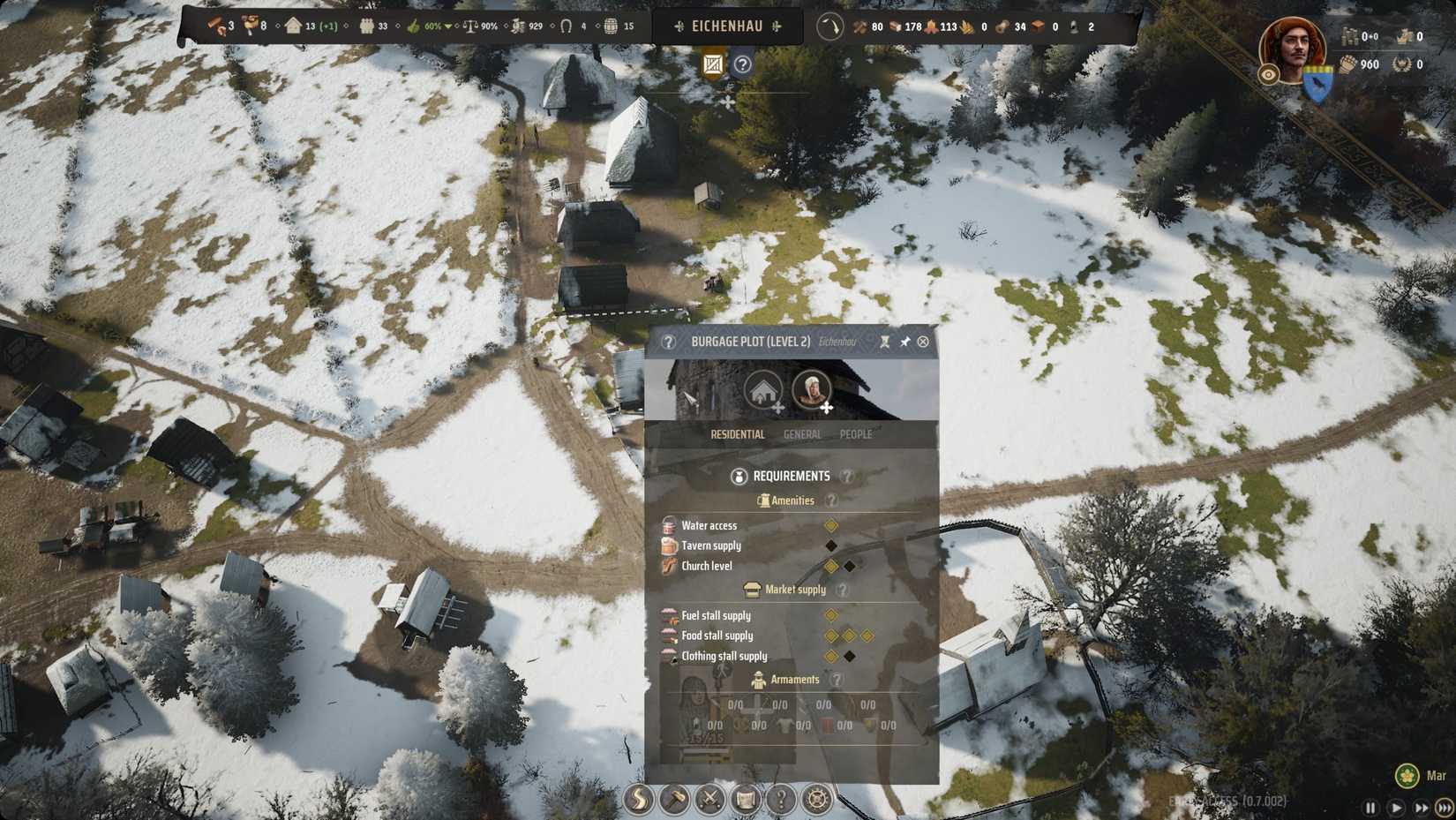The height and width of the screenshot is (820, 1456).
Task: Switch to the GENERAL tab
Action: point(802,434)
